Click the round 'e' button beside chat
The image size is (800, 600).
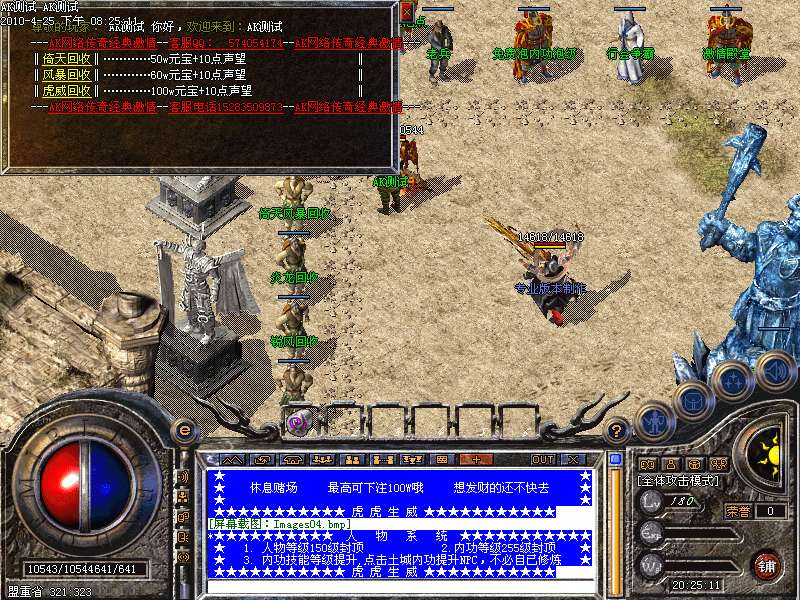(184, 430)
